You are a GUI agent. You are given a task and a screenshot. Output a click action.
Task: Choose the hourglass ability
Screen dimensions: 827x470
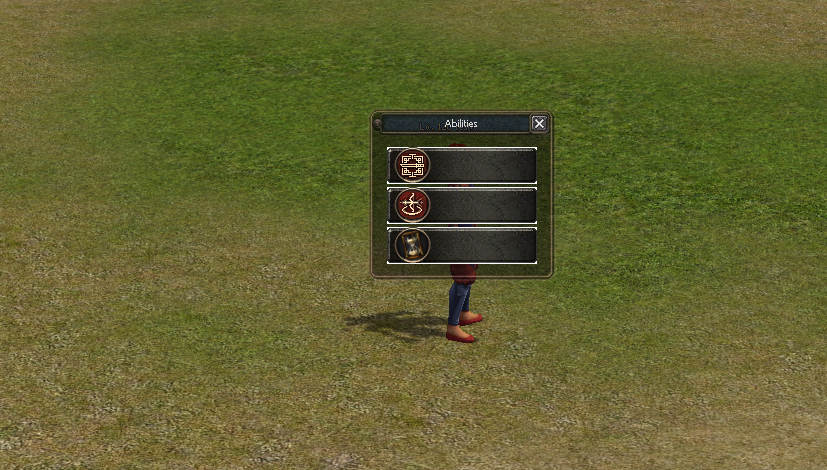(x=412, y=245)
